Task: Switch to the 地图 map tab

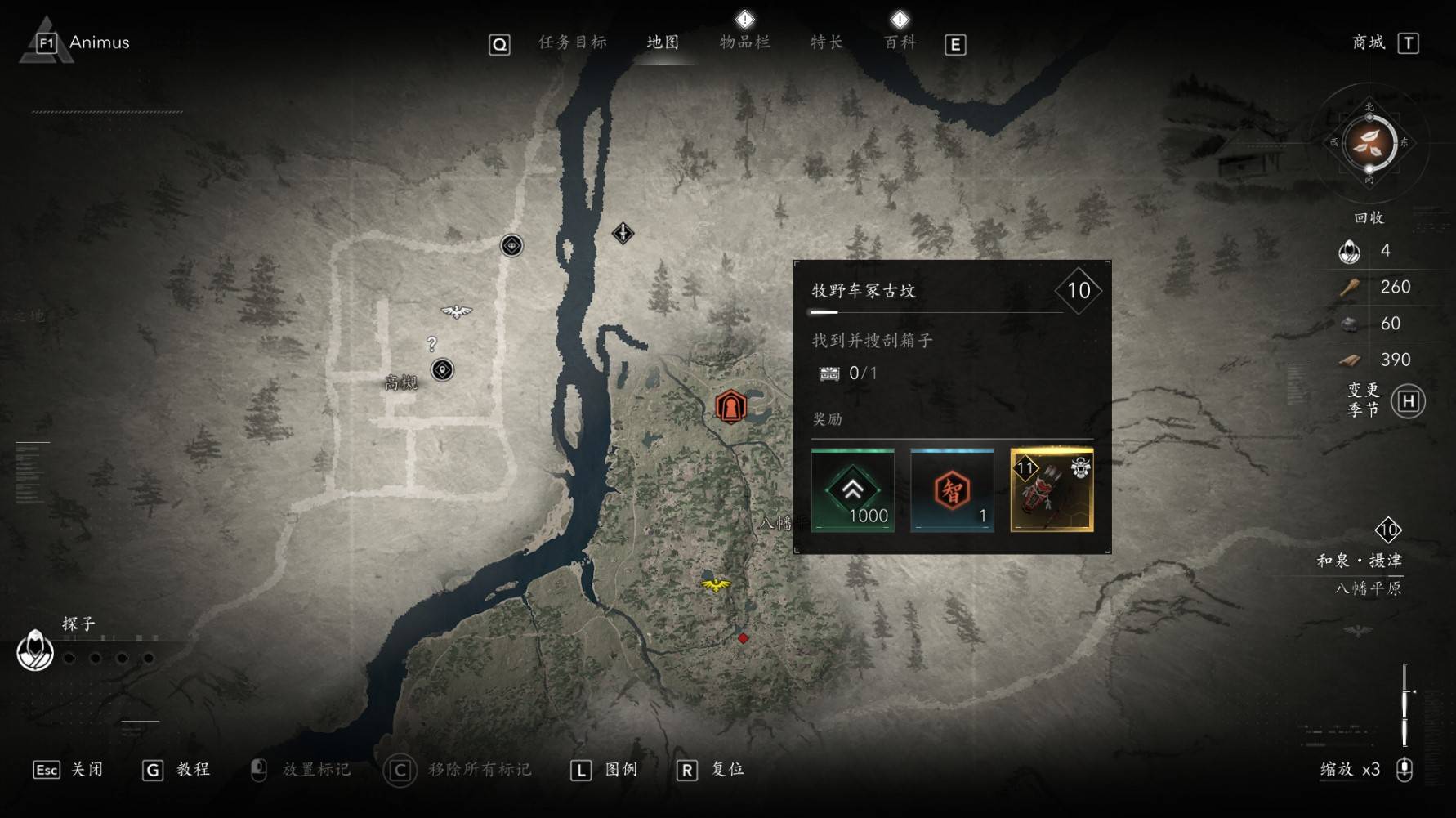Action: tap(663, 42)
